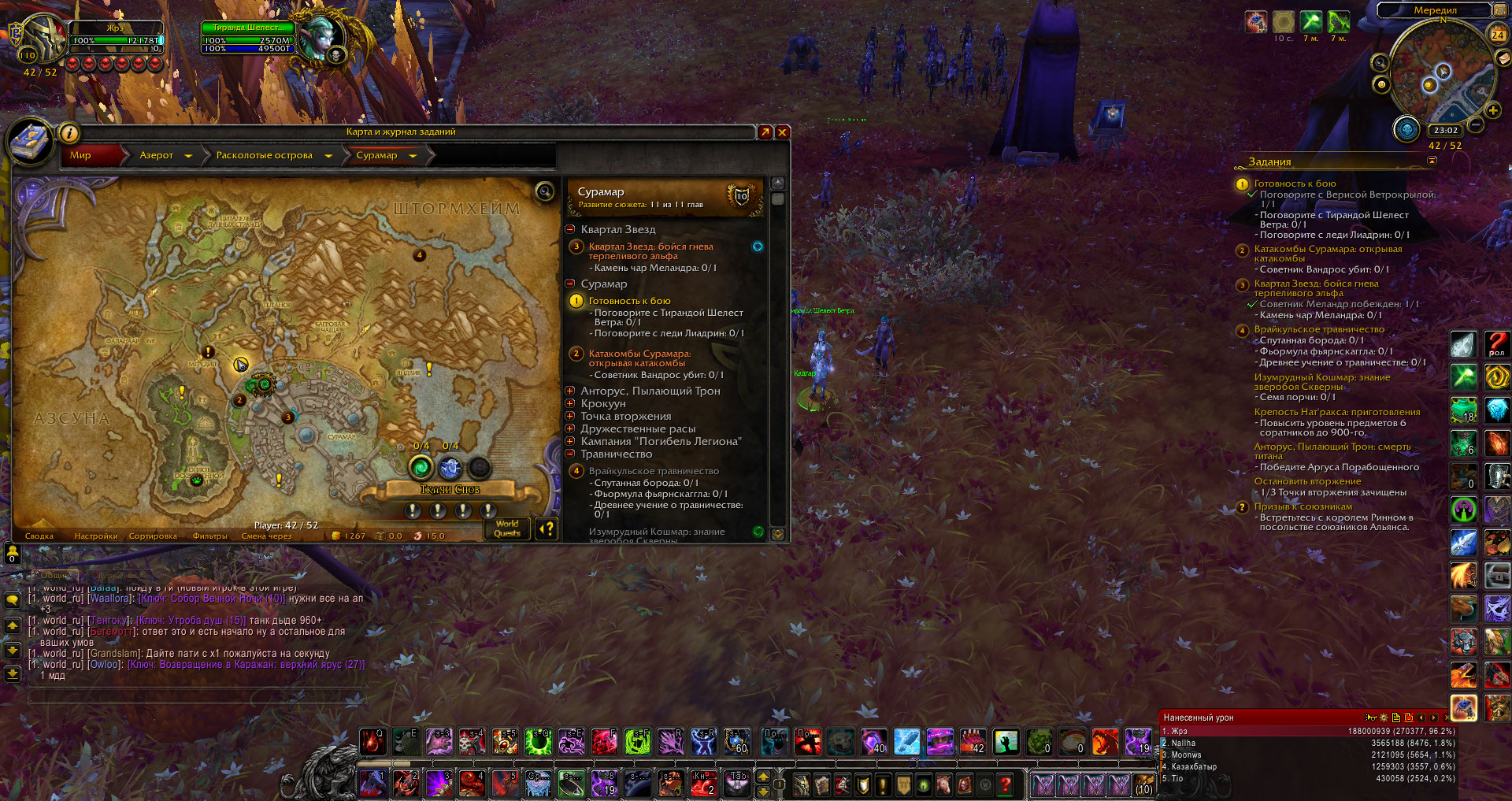
Task: Open the Фильтры map option
Action: point(209,536)
